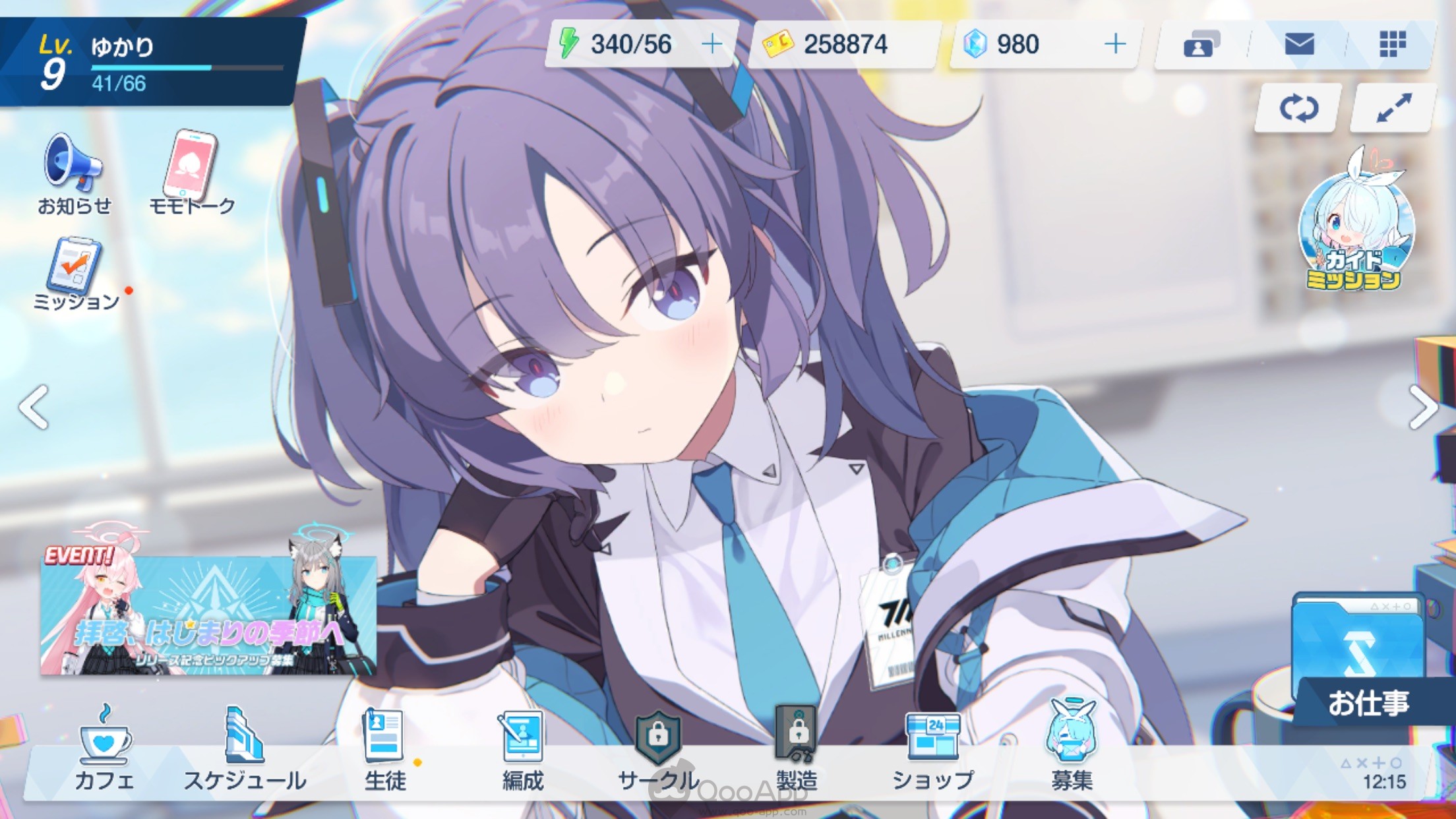Add more energy with the plus button

point(712,44)
